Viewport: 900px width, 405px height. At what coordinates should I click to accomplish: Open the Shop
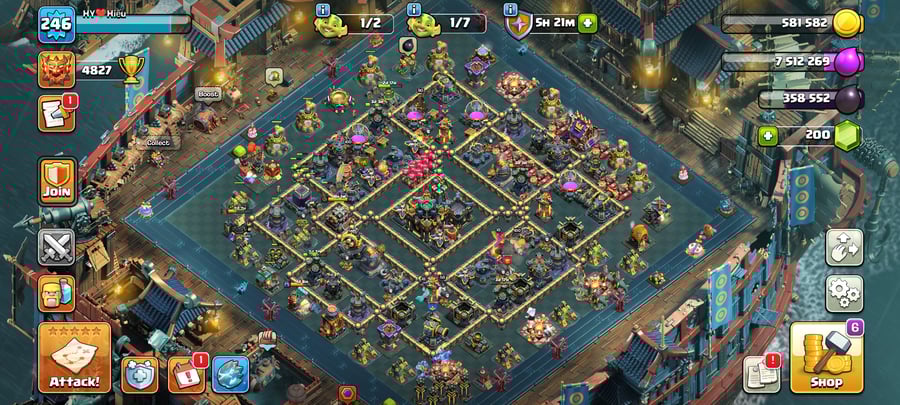click(x=826, y=358)
